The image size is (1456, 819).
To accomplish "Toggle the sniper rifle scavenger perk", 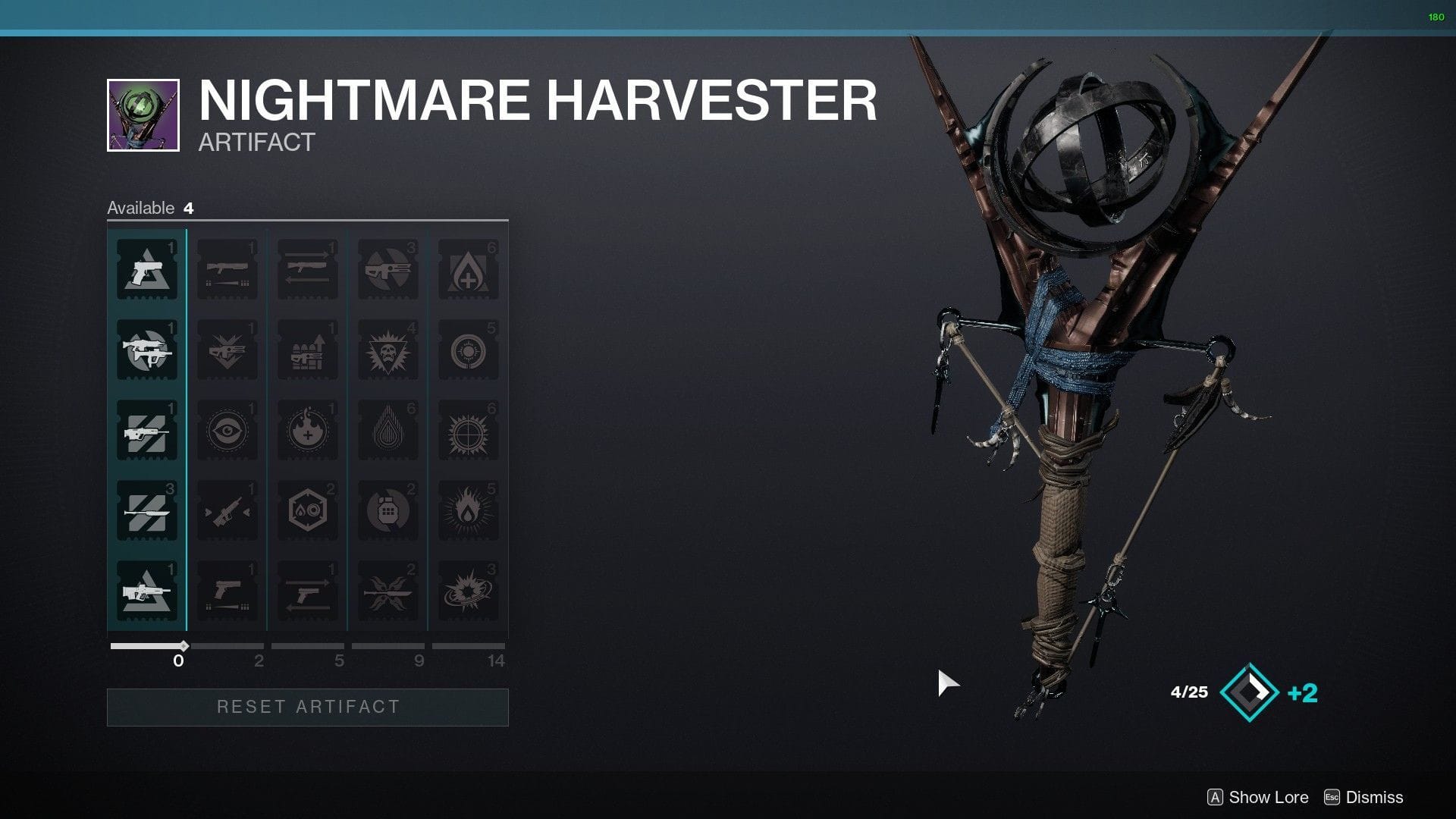I will (x=227, y=510).
